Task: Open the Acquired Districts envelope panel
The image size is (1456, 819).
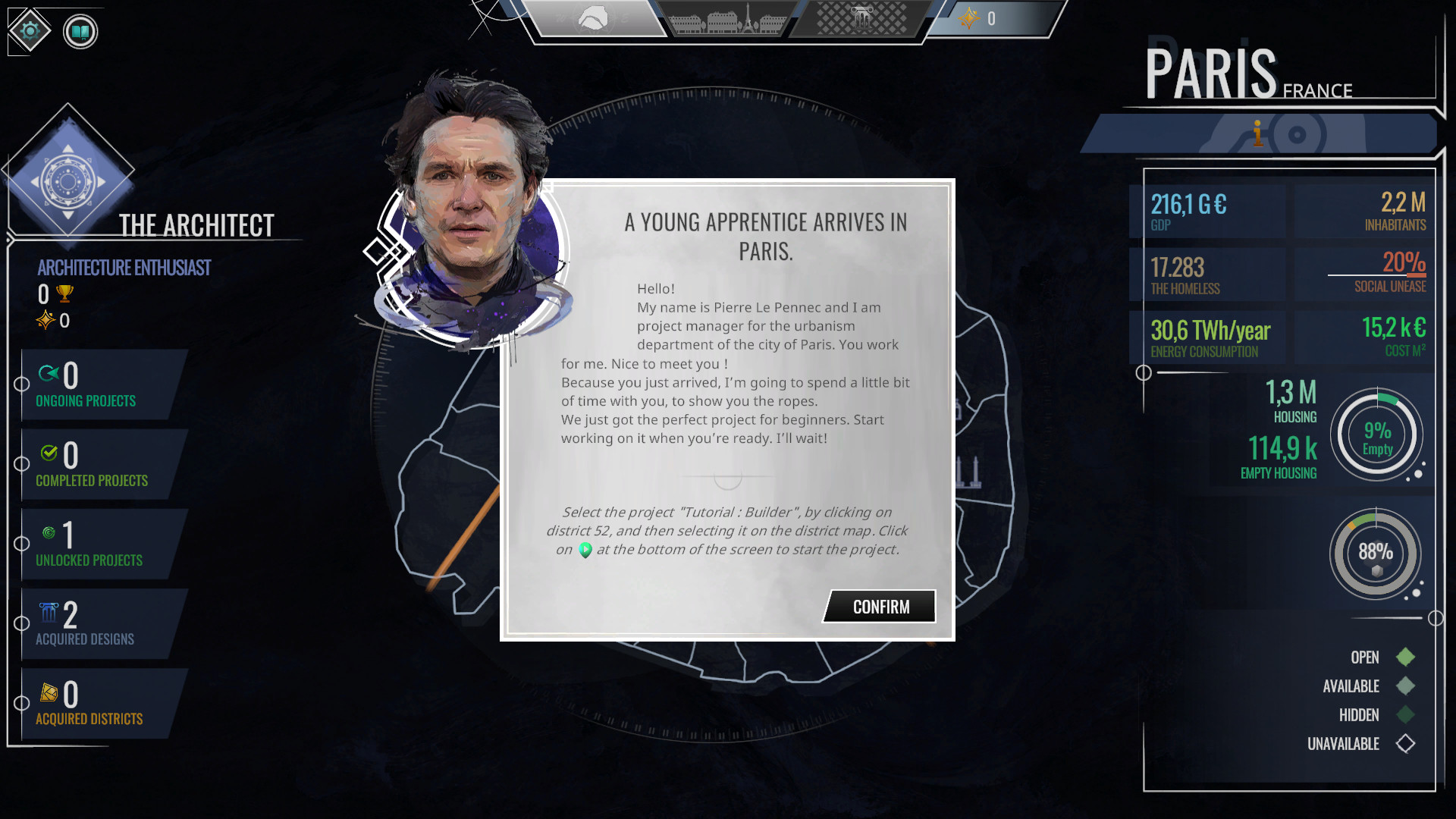Action: coord(89,702)
